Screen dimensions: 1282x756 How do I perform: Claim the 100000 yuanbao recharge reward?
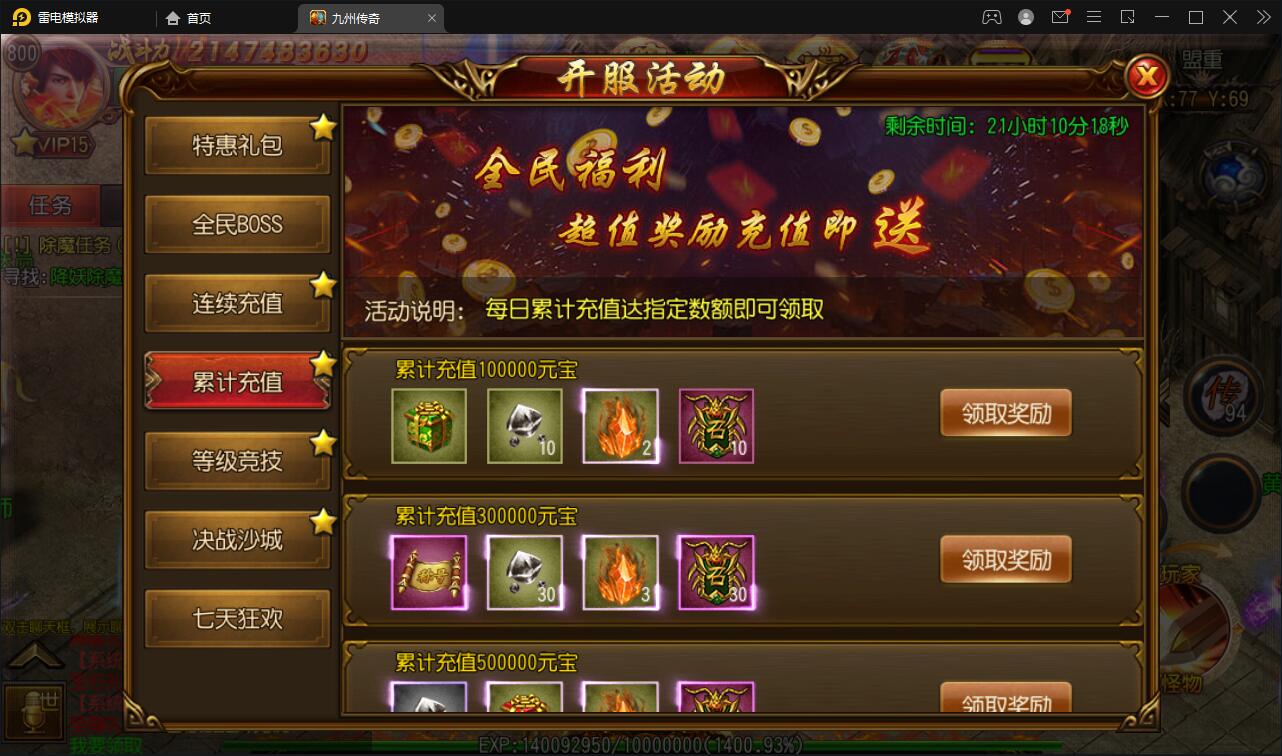[1005, 411]
